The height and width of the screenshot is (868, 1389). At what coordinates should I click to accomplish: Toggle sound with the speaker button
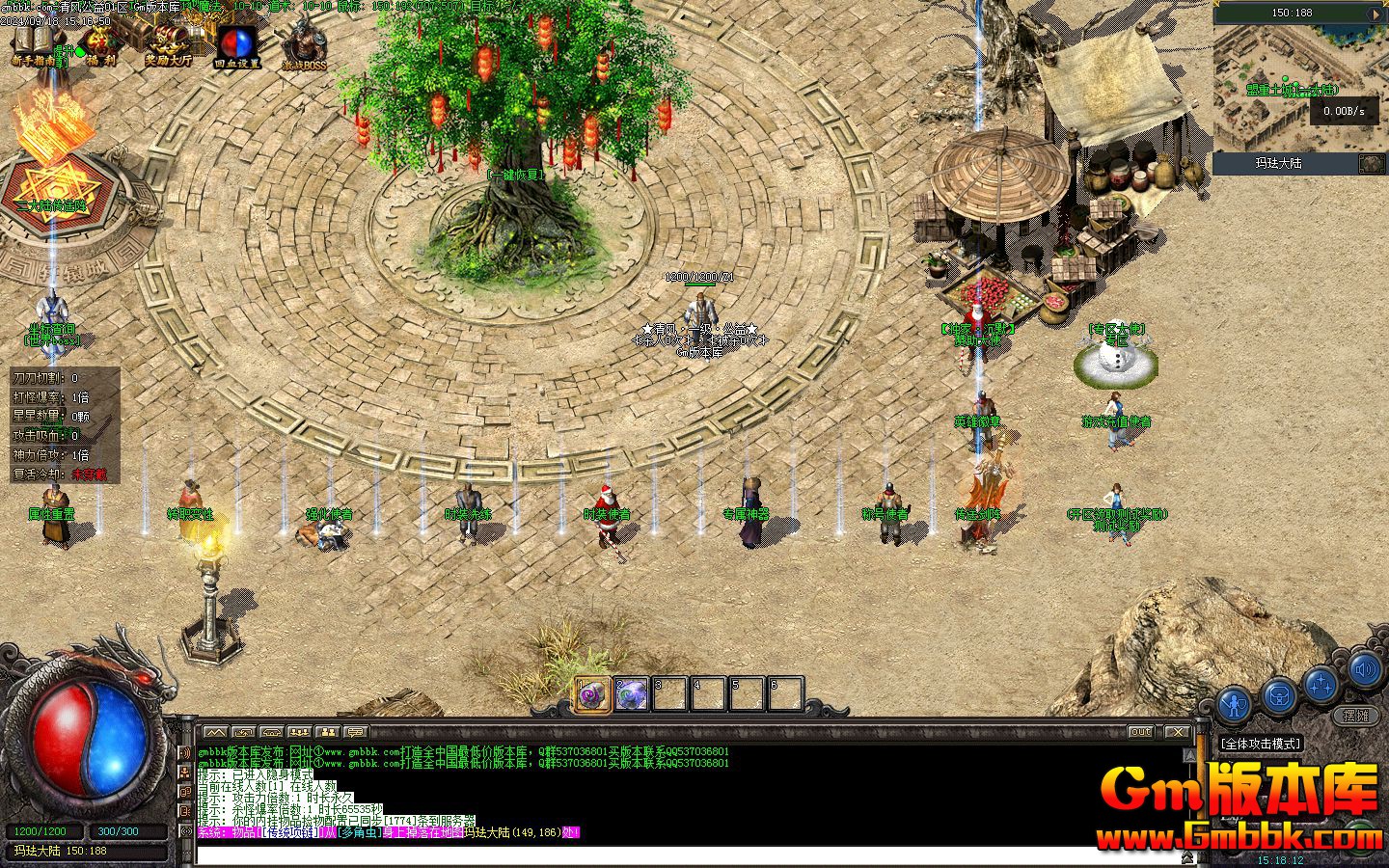(1364, 668)
